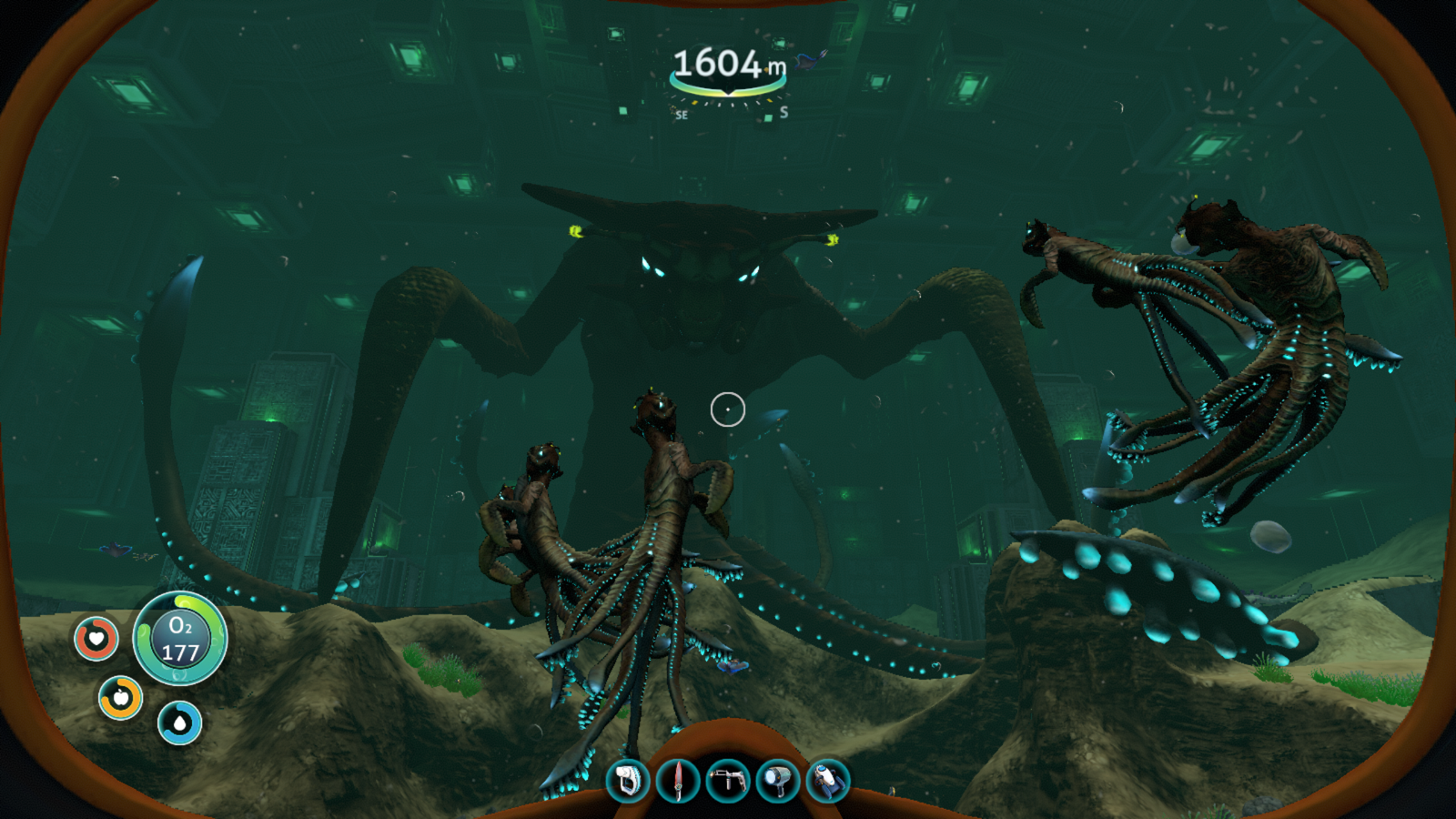Equip the red-bladed thermoblade knife

click(x=678, y=781)
